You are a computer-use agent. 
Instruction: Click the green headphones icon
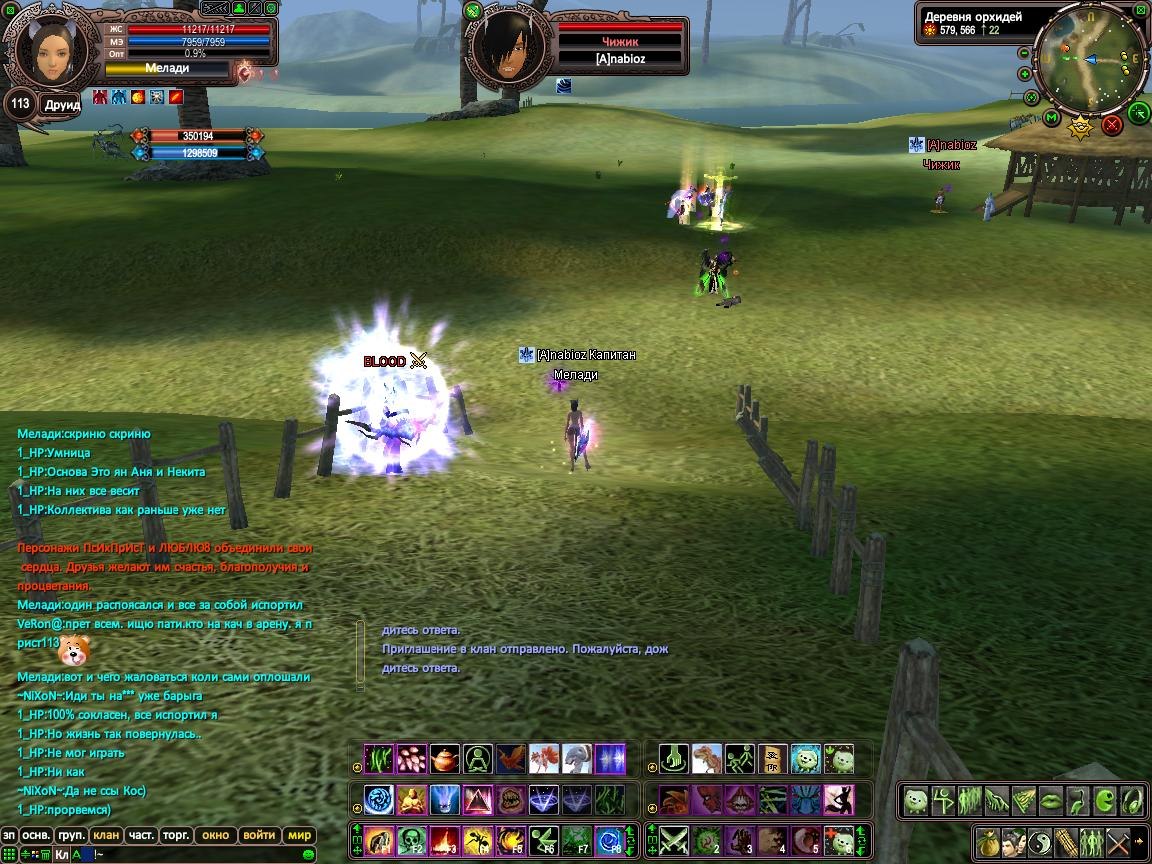pos(1131,800)
